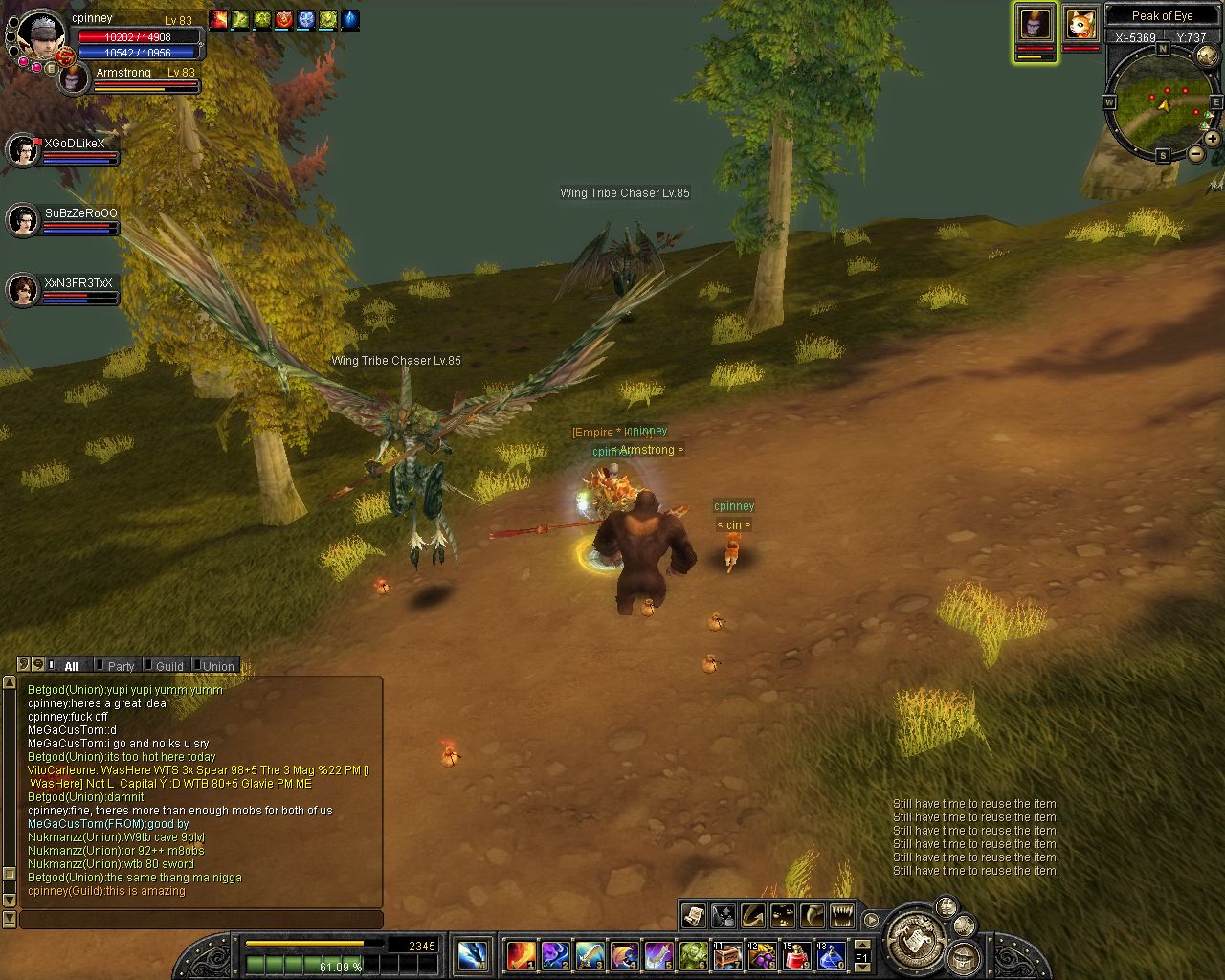The image size is (1225, 980).
Task: Click the fangs pet attack icon
Action: 841,916
